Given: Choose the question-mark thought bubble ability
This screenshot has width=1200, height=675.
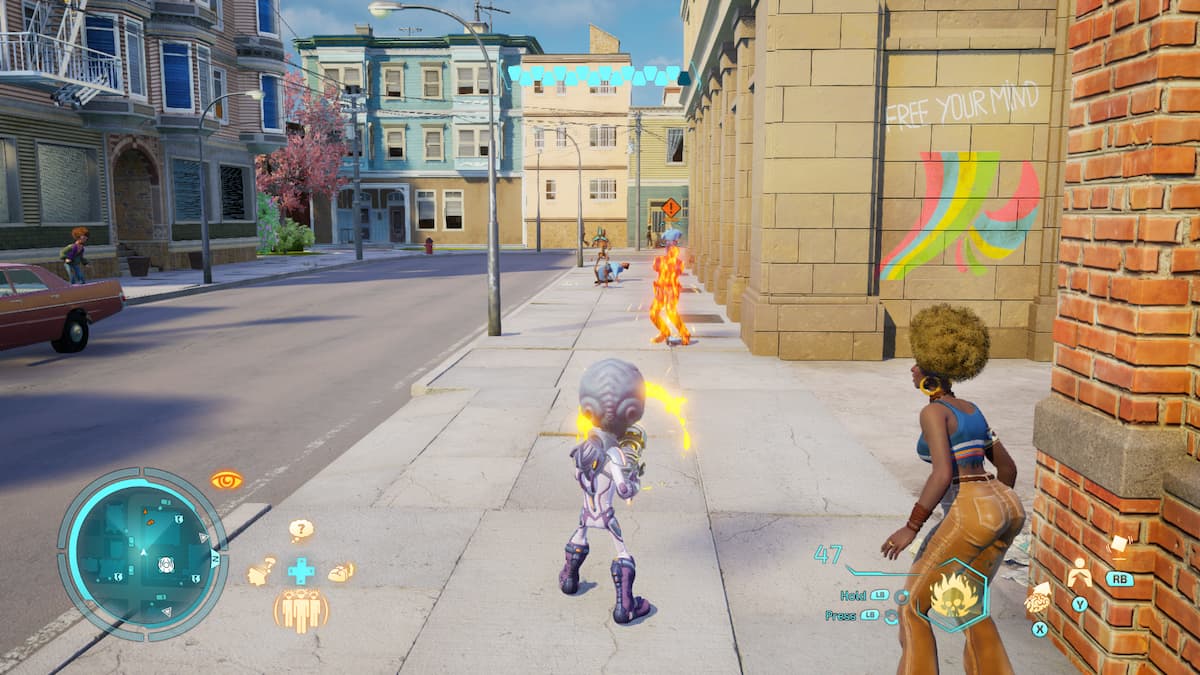Looking at the screenshot, I should (301, 530).
